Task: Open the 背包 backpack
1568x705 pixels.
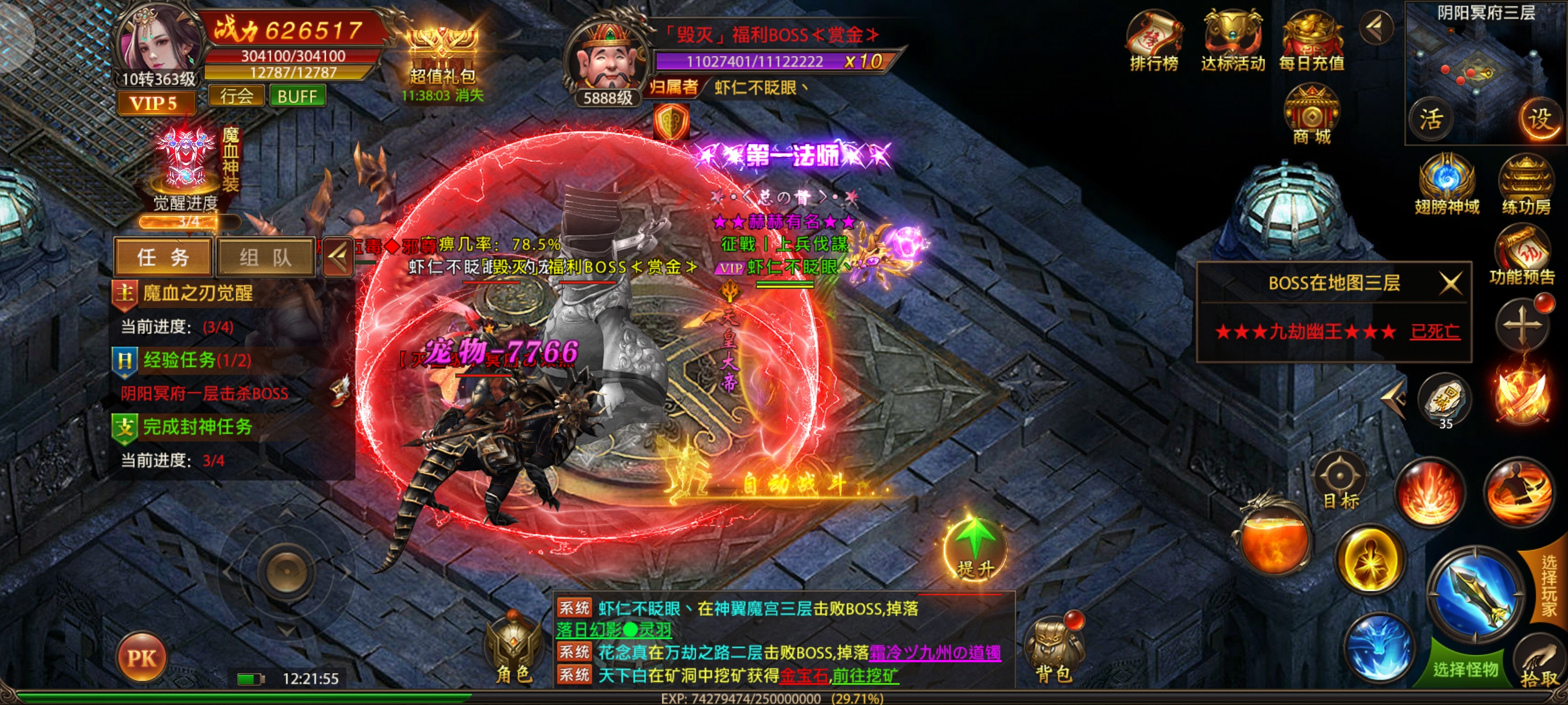Action: coord(1053,651)
